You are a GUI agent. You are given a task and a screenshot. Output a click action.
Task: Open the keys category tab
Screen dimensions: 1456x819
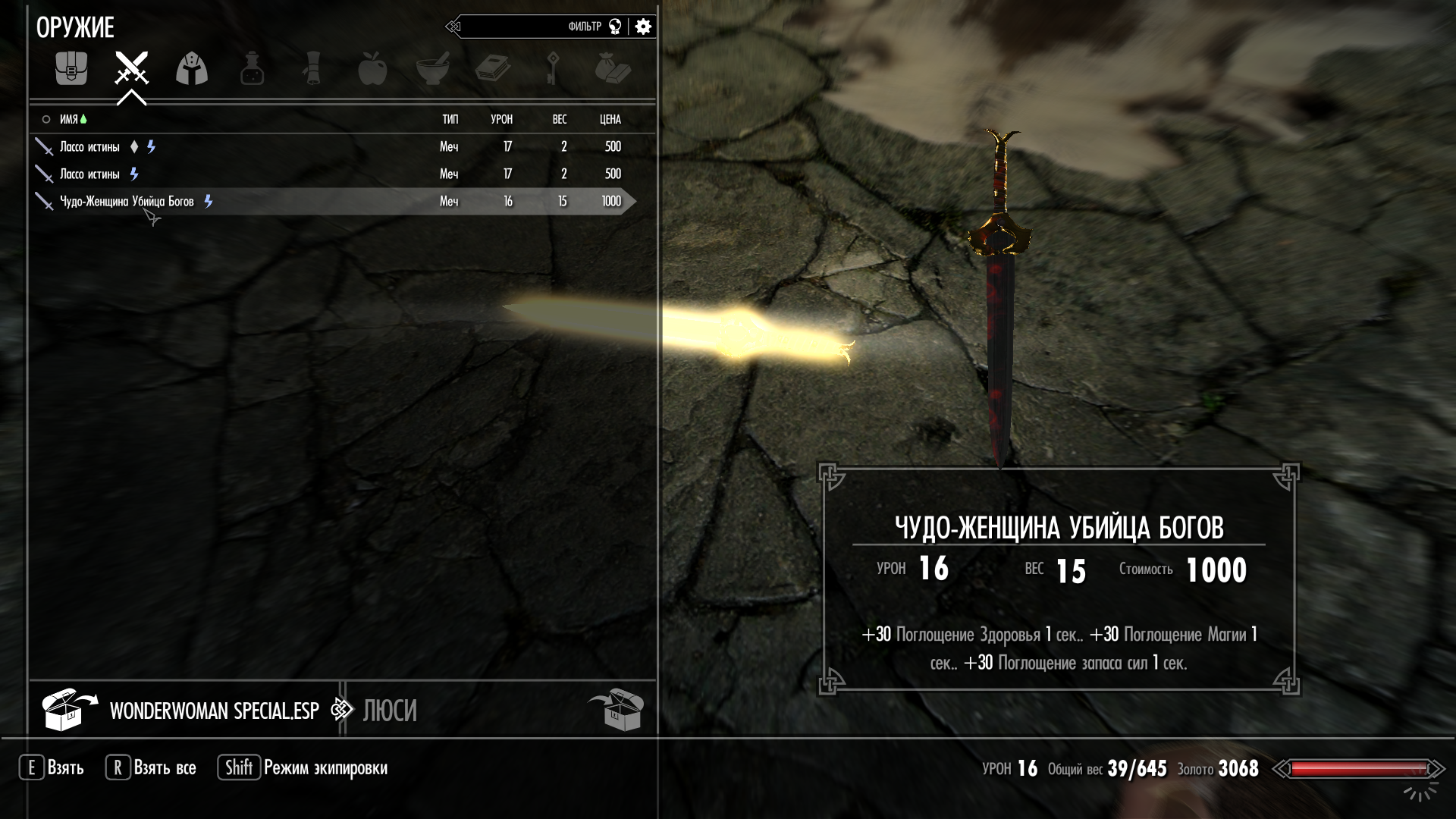click(x=553, y=69)
